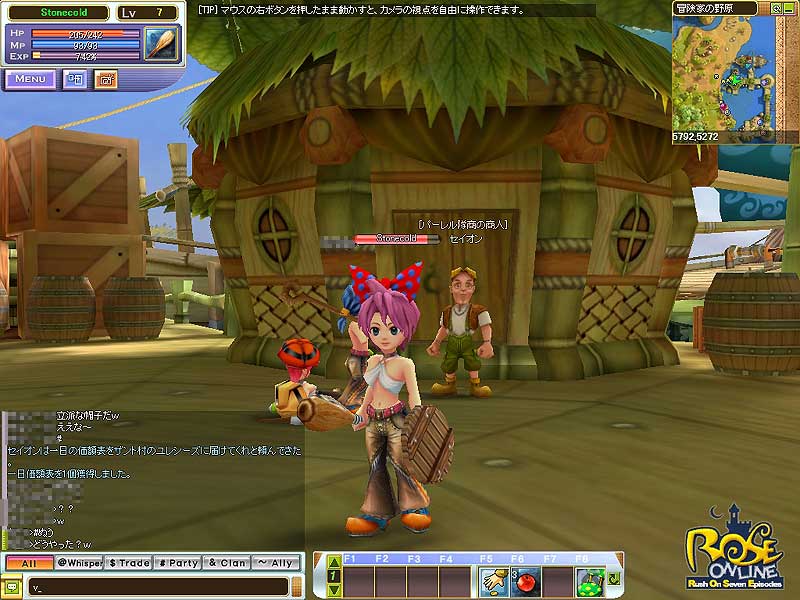800x600 pixels.
Task: Use the hand action in hotbar F5
Action: point(494,580)
